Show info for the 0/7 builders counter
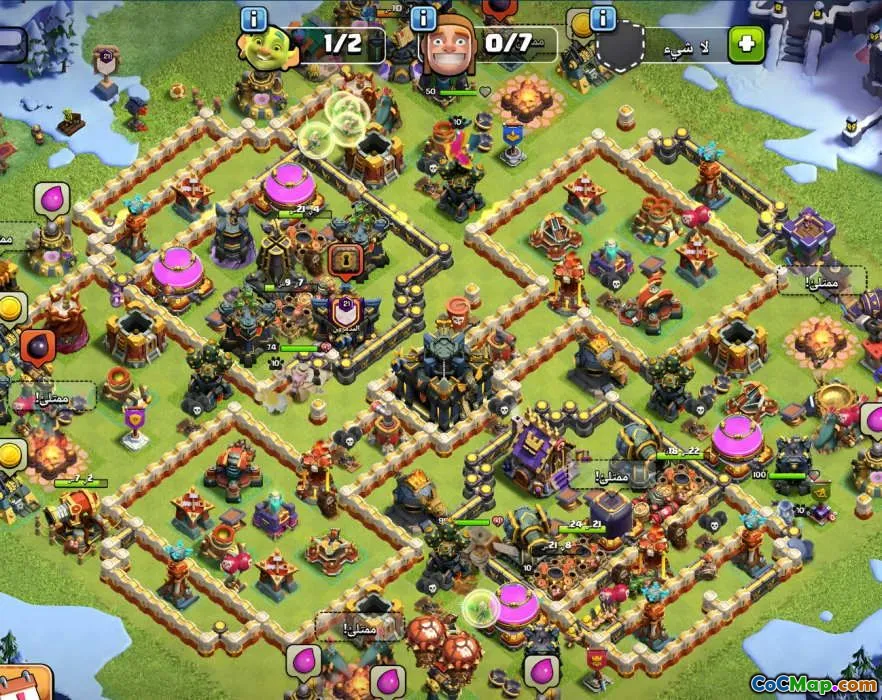882x700 pixels. point(423,18)
